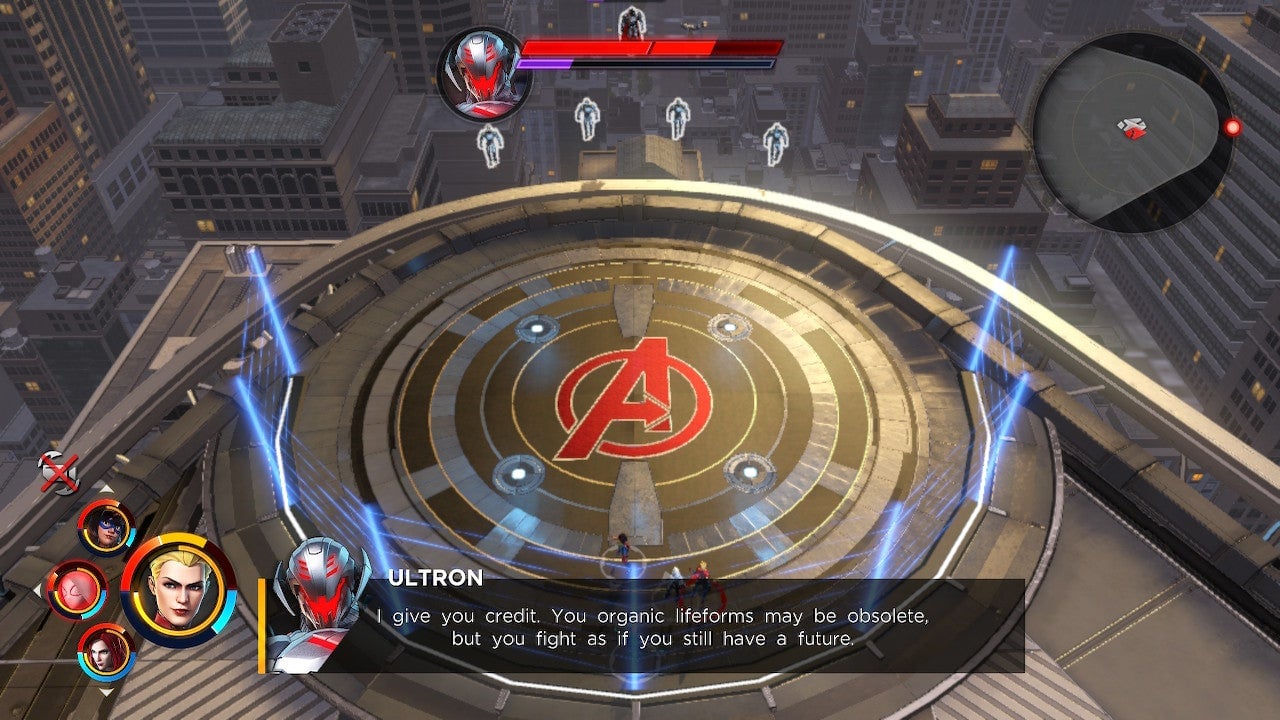Click Ultron's purple stagger gauge
Screen dimensions: 1280x720
pos(545,65)
